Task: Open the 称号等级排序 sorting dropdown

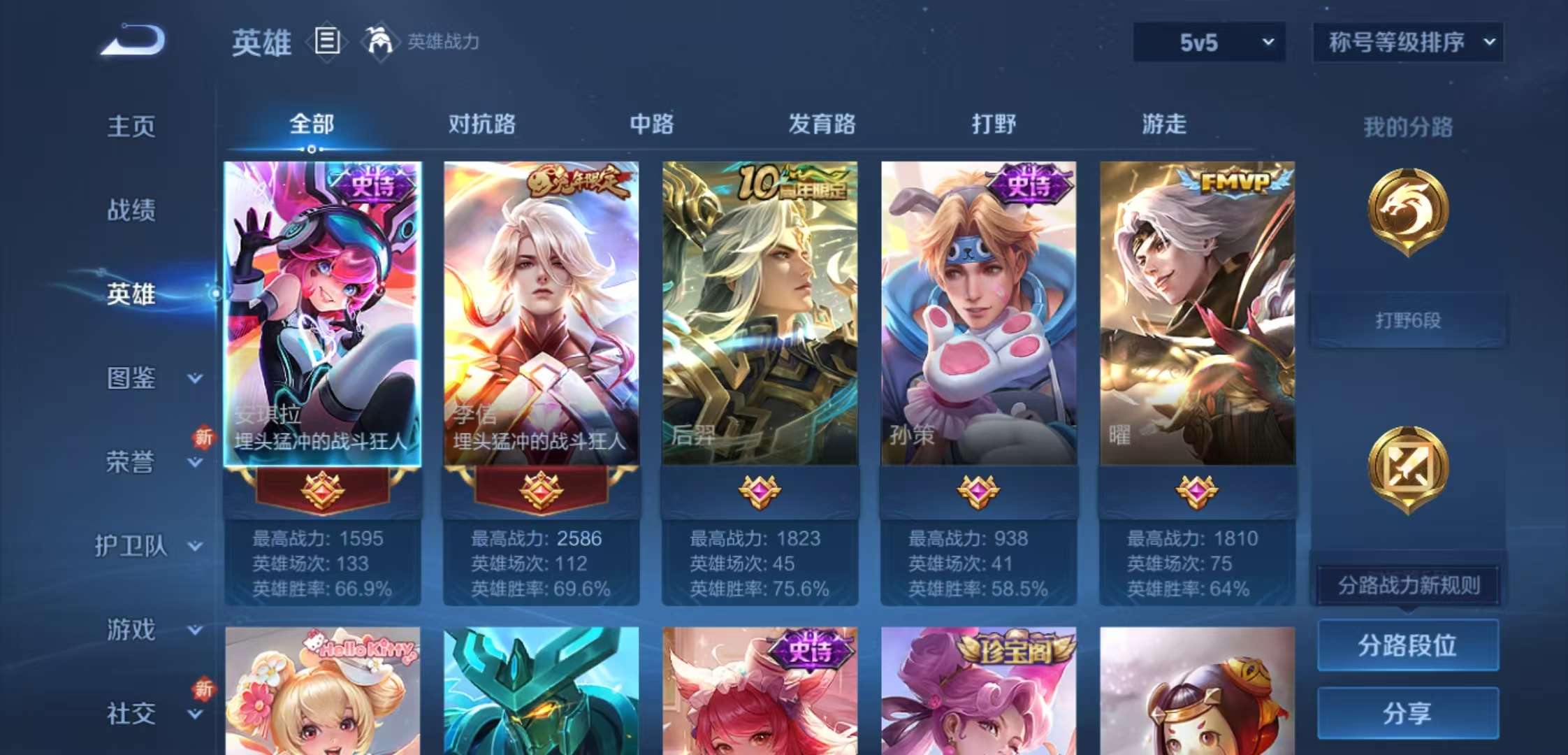Action: [x=1407, y=42]
